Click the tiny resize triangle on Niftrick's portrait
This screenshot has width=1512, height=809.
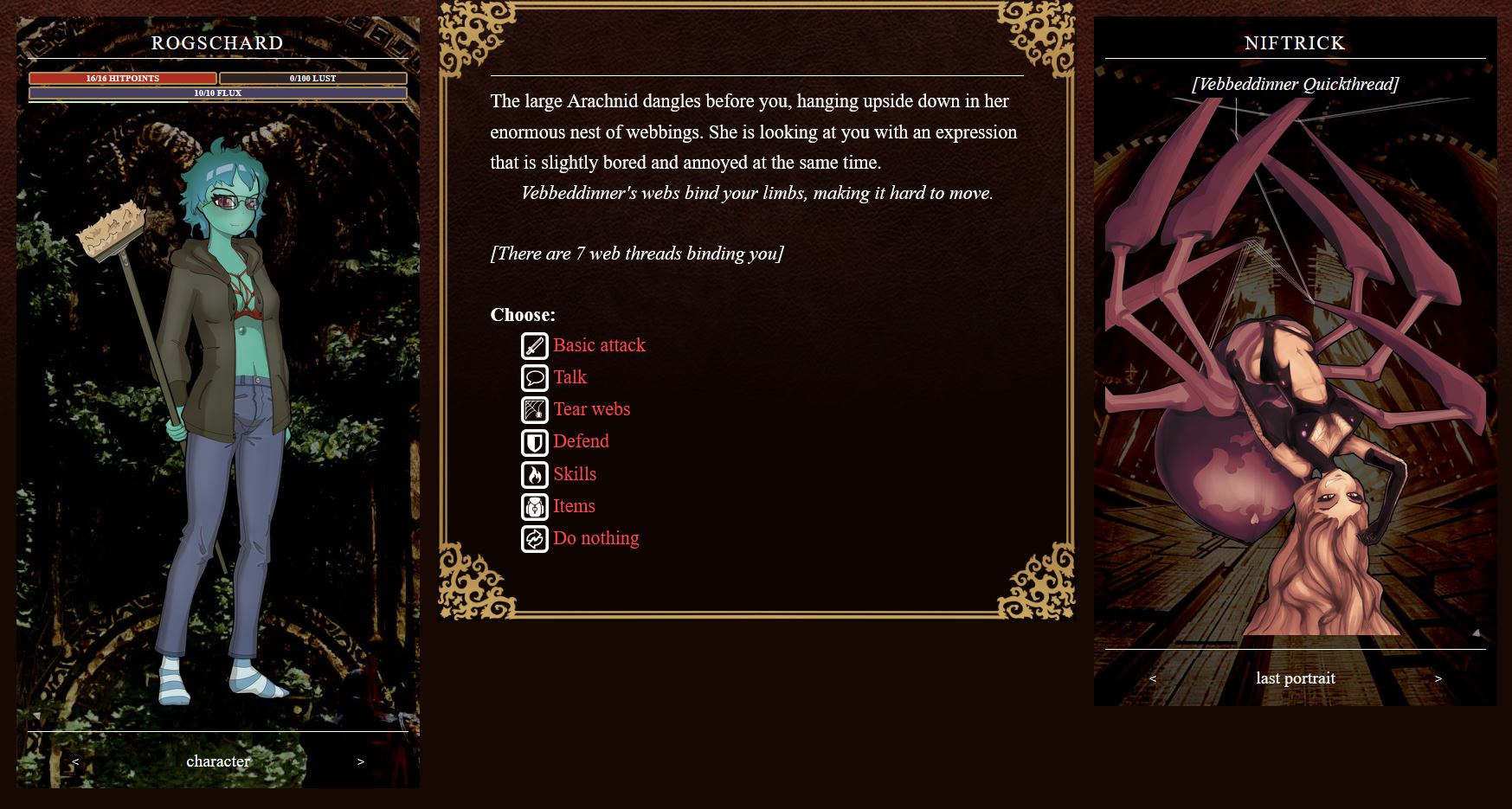(1476, 632)
